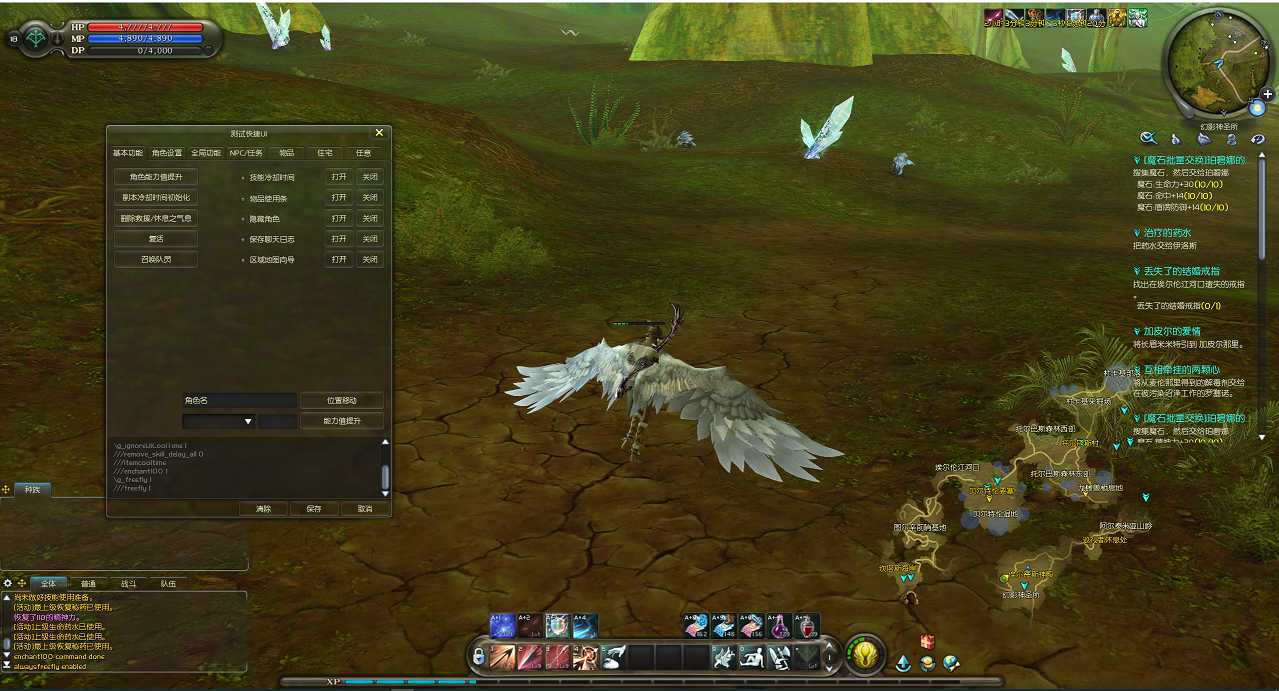The width and height of the screenshot is (1279, 691).
Task: Open the NPC/任务 tab
Action: [x=246, y=153]
